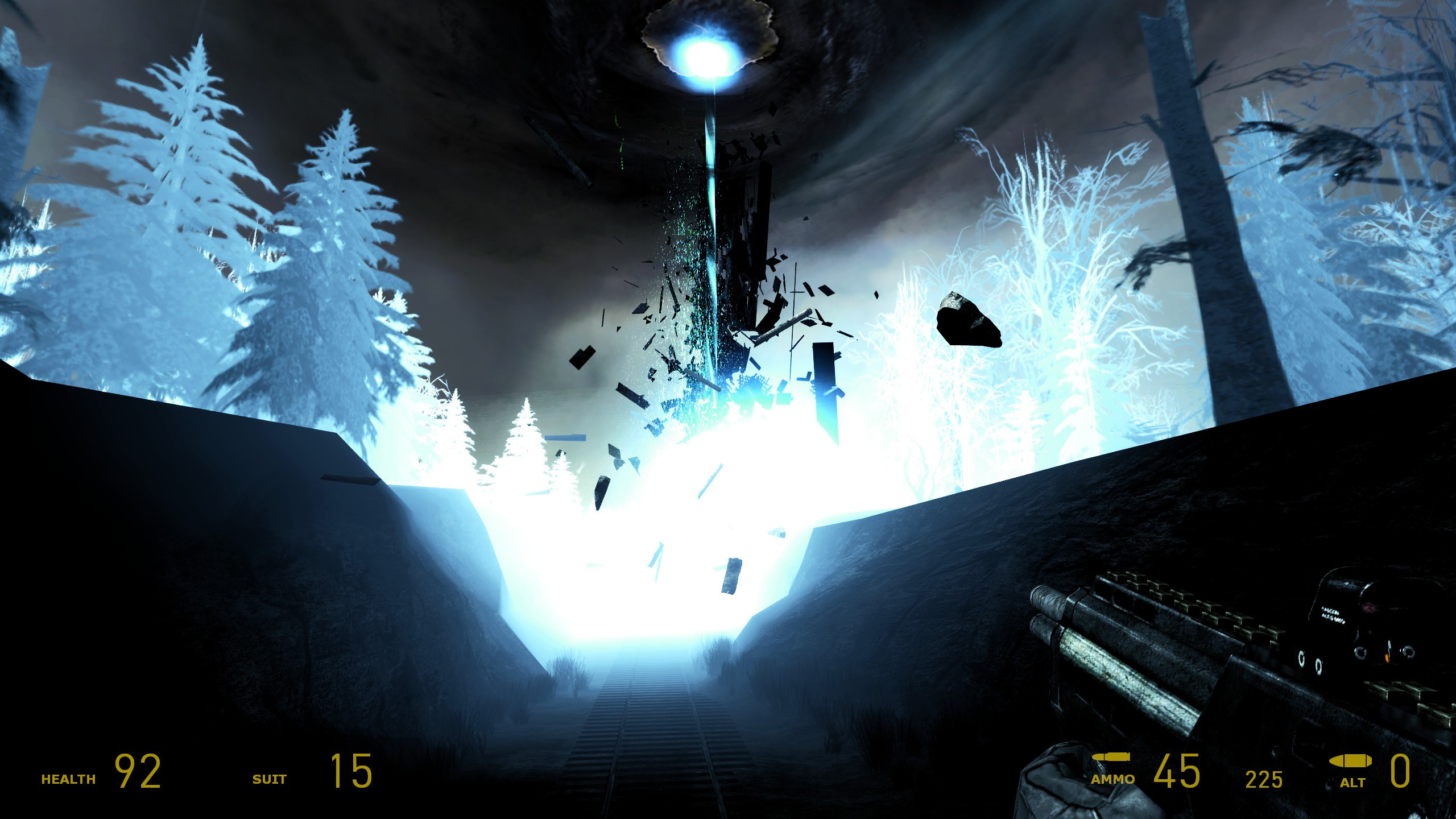The width and height of the screenshot is (1456, 819).
Task: Toggle the HEALTH indicator display
Action: point(67,779)
